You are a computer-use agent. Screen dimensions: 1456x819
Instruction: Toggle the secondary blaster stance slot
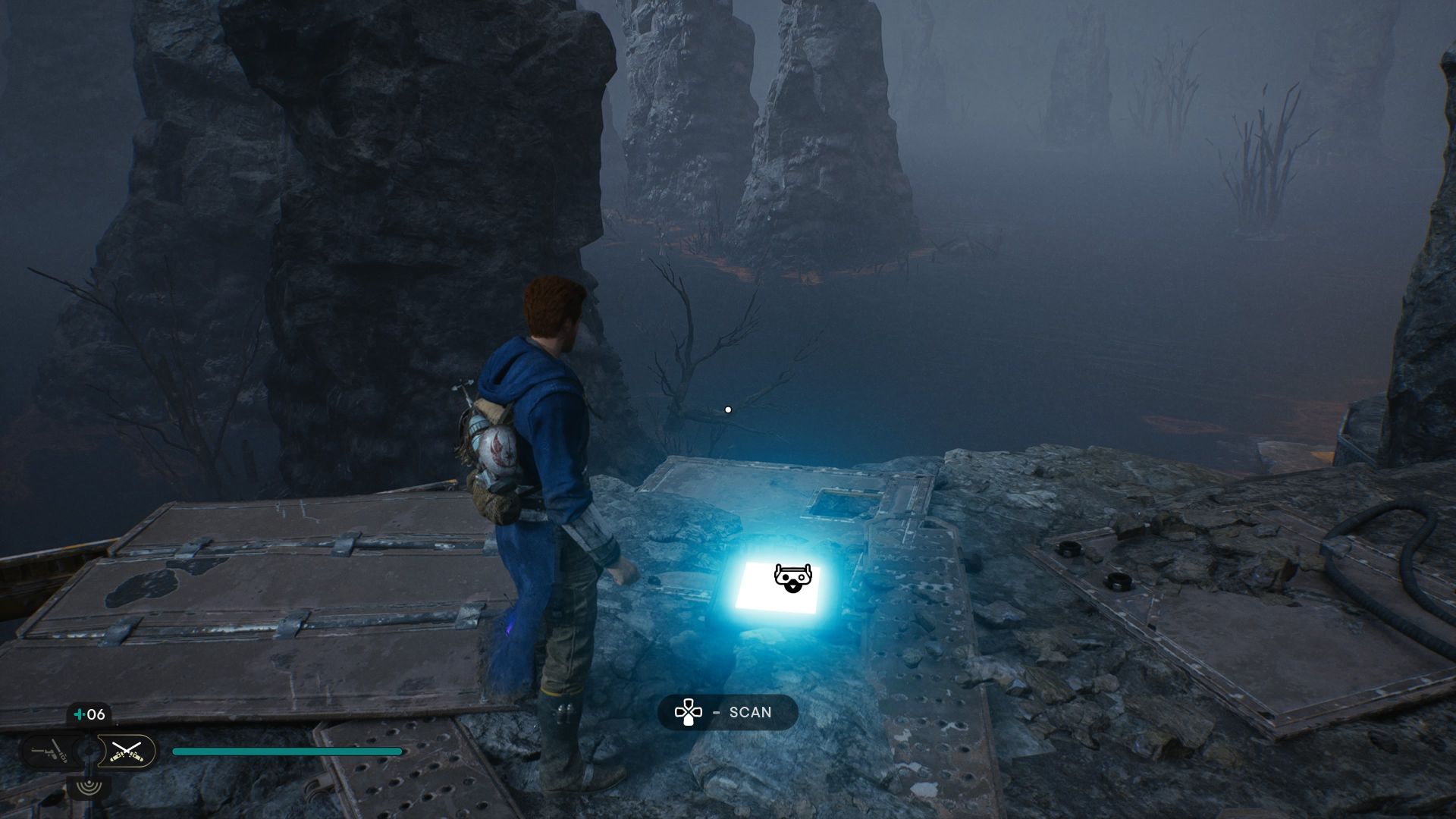point(47,751)
